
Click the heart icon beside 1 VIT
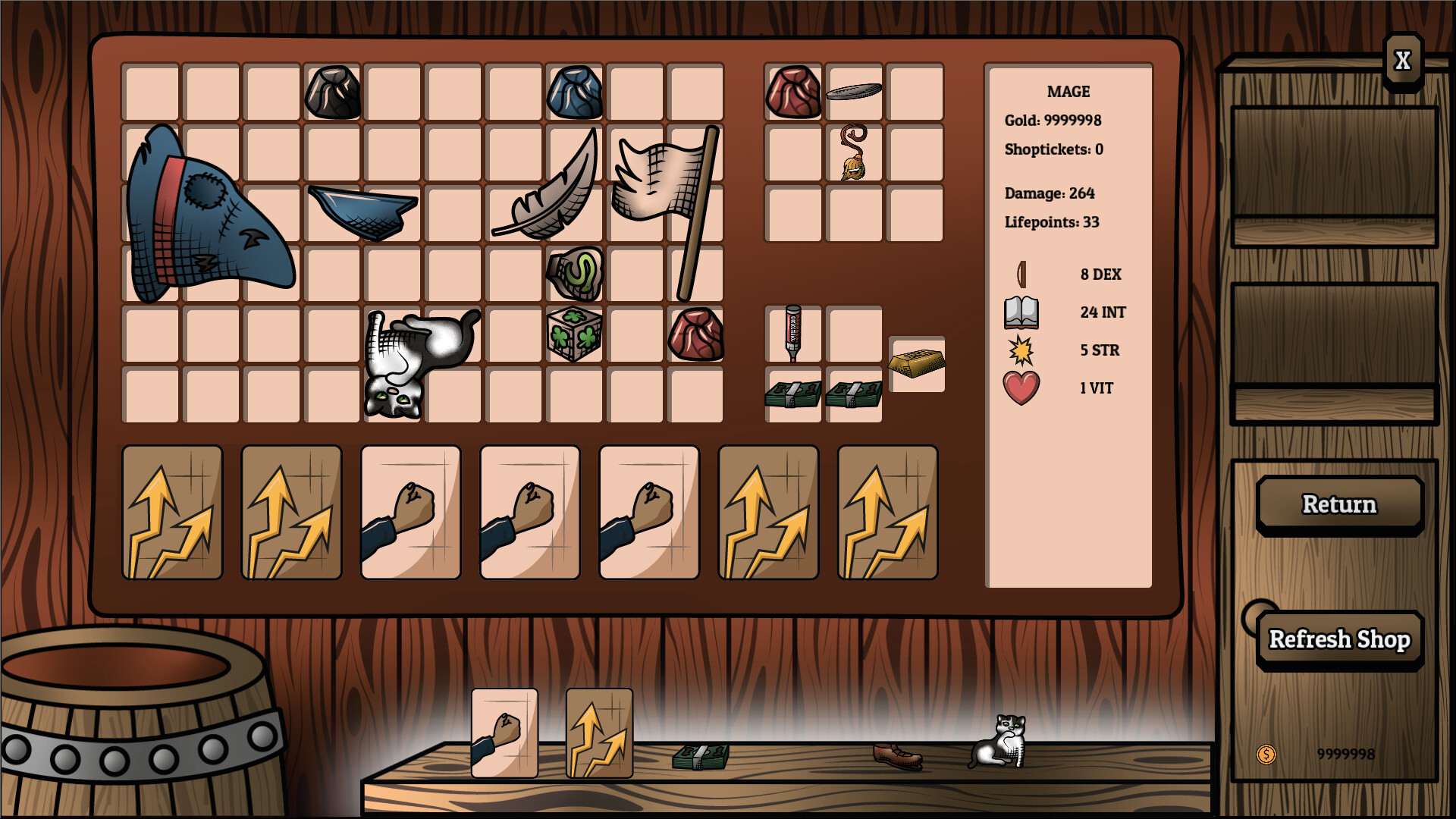(1020, 388)
